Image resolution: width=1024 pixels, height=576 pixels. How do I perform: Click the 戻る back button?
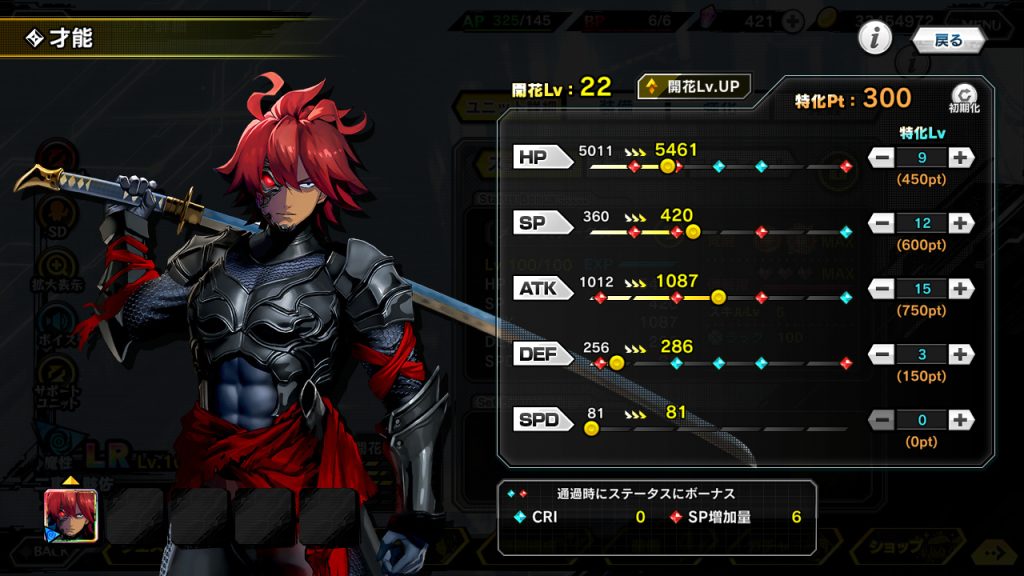[948, 40]
